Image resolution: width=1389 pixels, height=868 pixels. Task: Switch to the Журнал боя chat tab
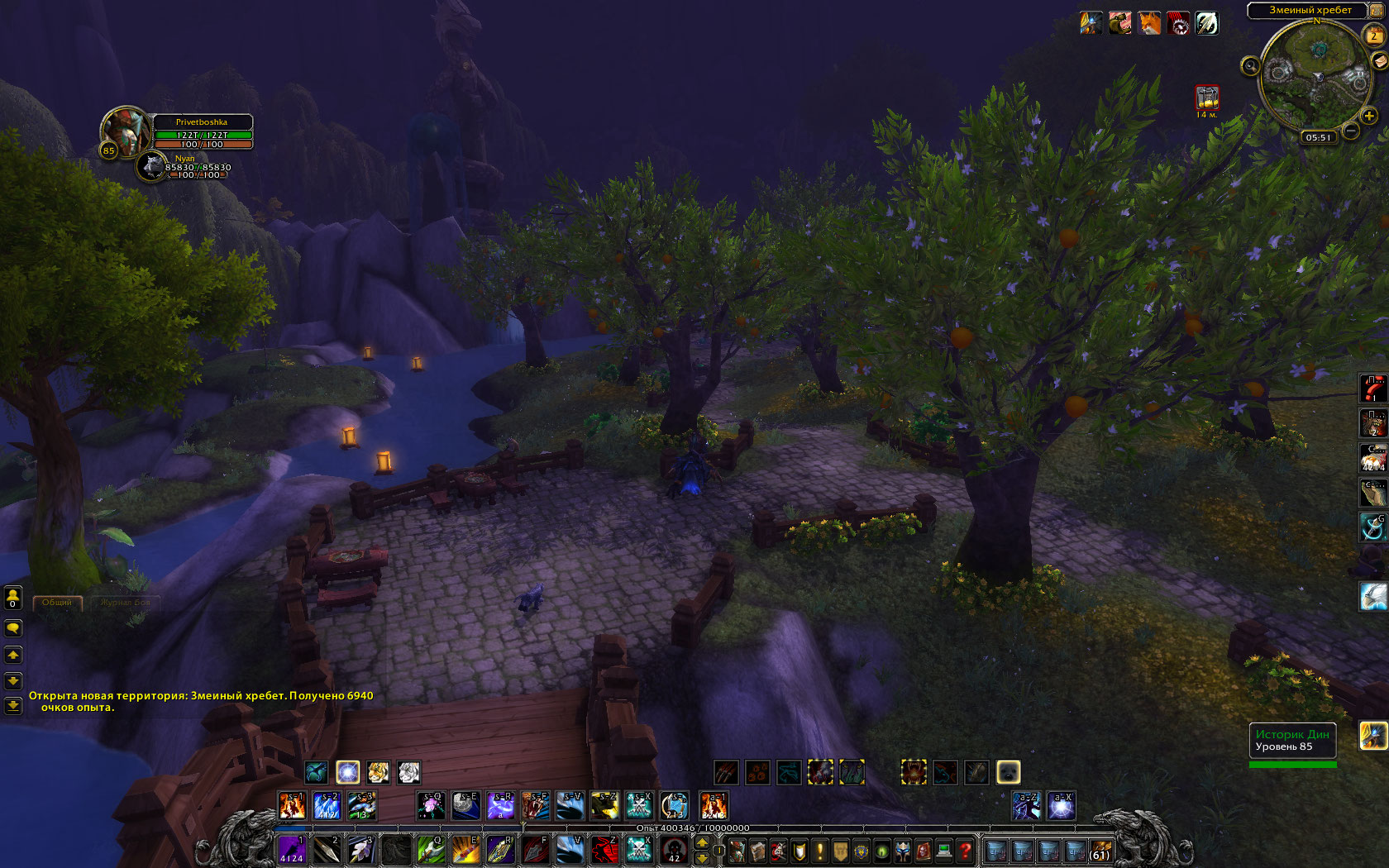126,603
